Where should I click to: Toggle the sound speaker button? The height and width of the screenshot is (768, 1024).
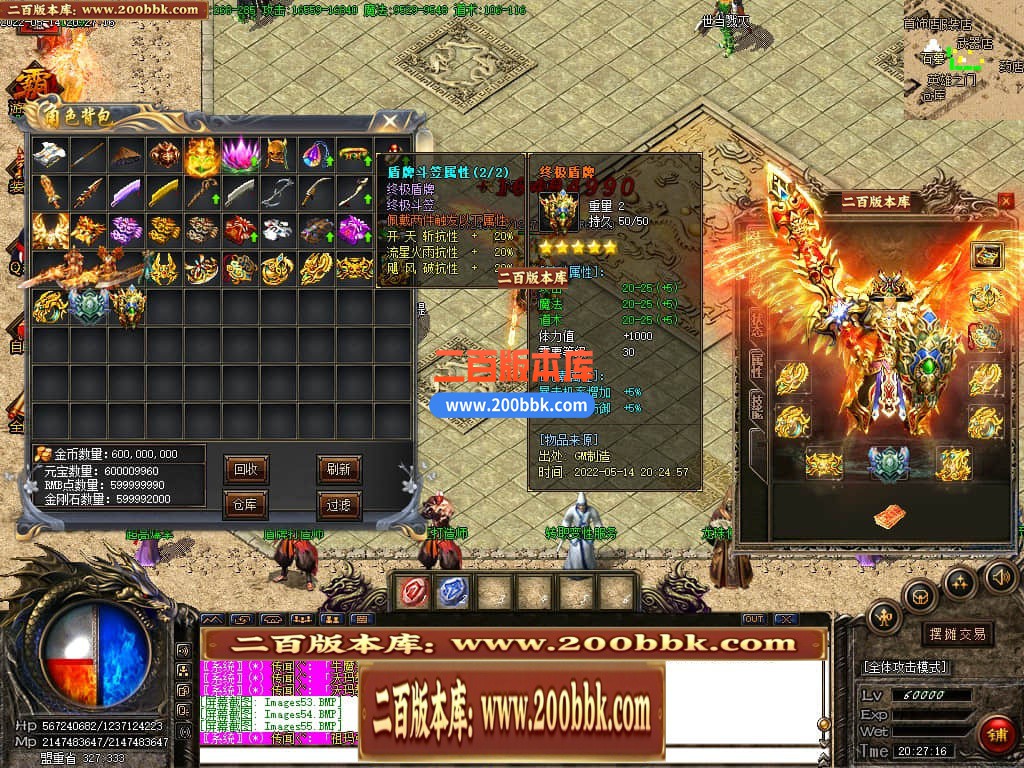coord(1000,576)
